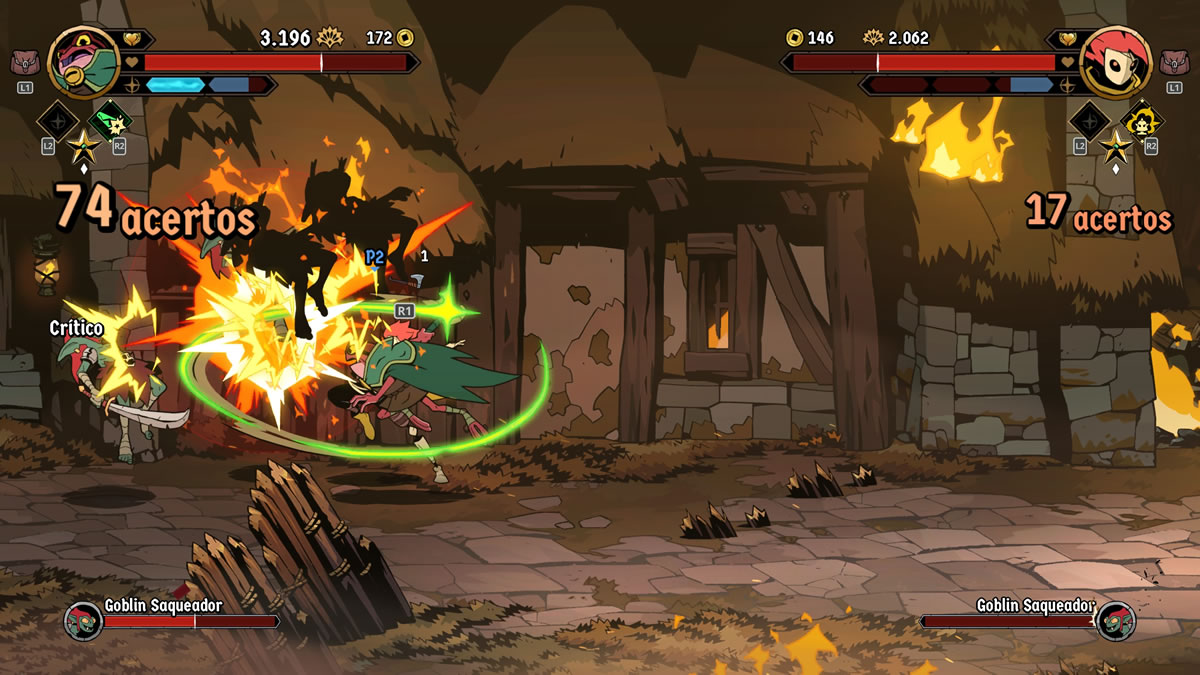Open the satchel beside the frog-hooded hero portrait
This screenshot has height=675, width=1200.
point(25,64)
